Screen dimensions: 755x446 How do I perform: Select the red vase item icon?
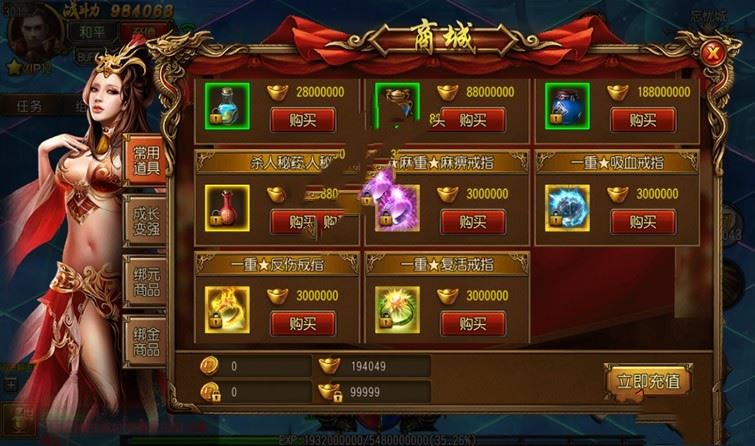[224, 207]
